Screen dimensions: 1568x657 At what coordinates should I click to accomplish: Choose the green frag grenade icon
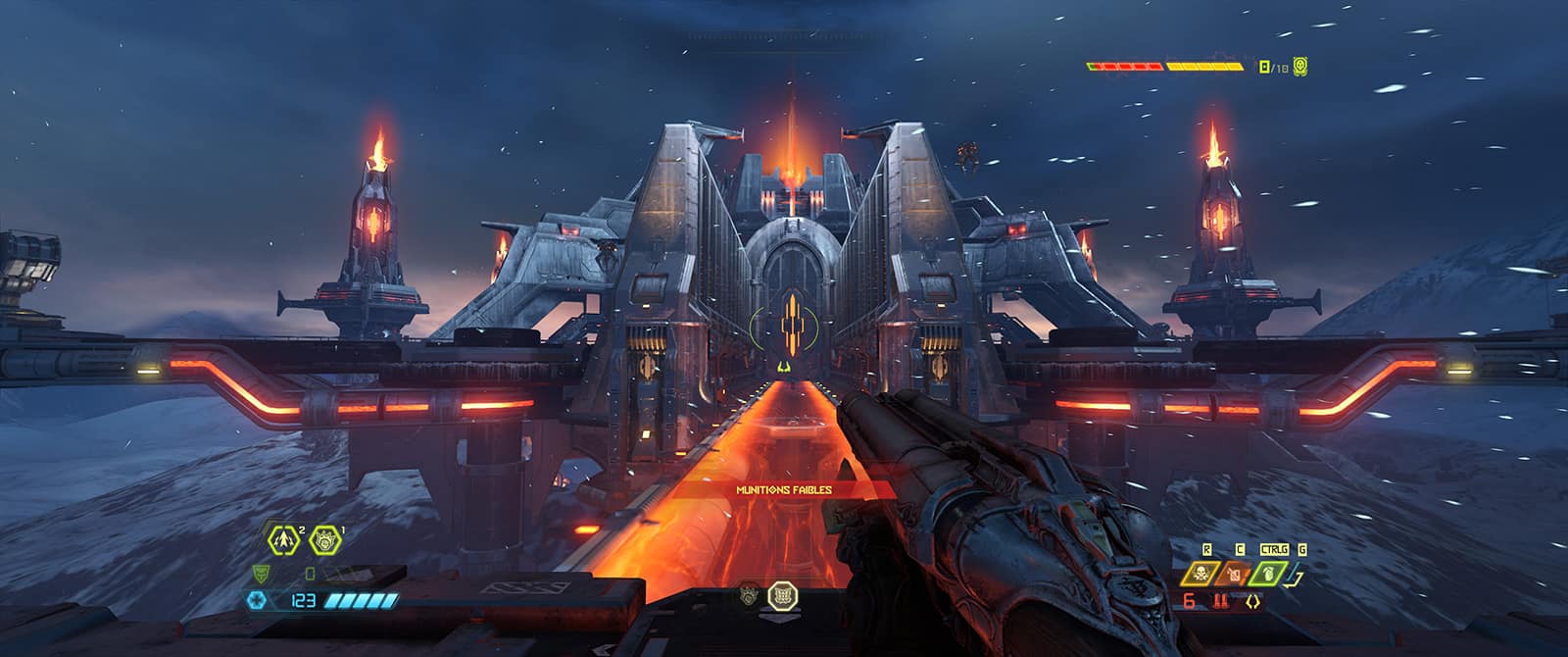click(x=1266, y=573)
